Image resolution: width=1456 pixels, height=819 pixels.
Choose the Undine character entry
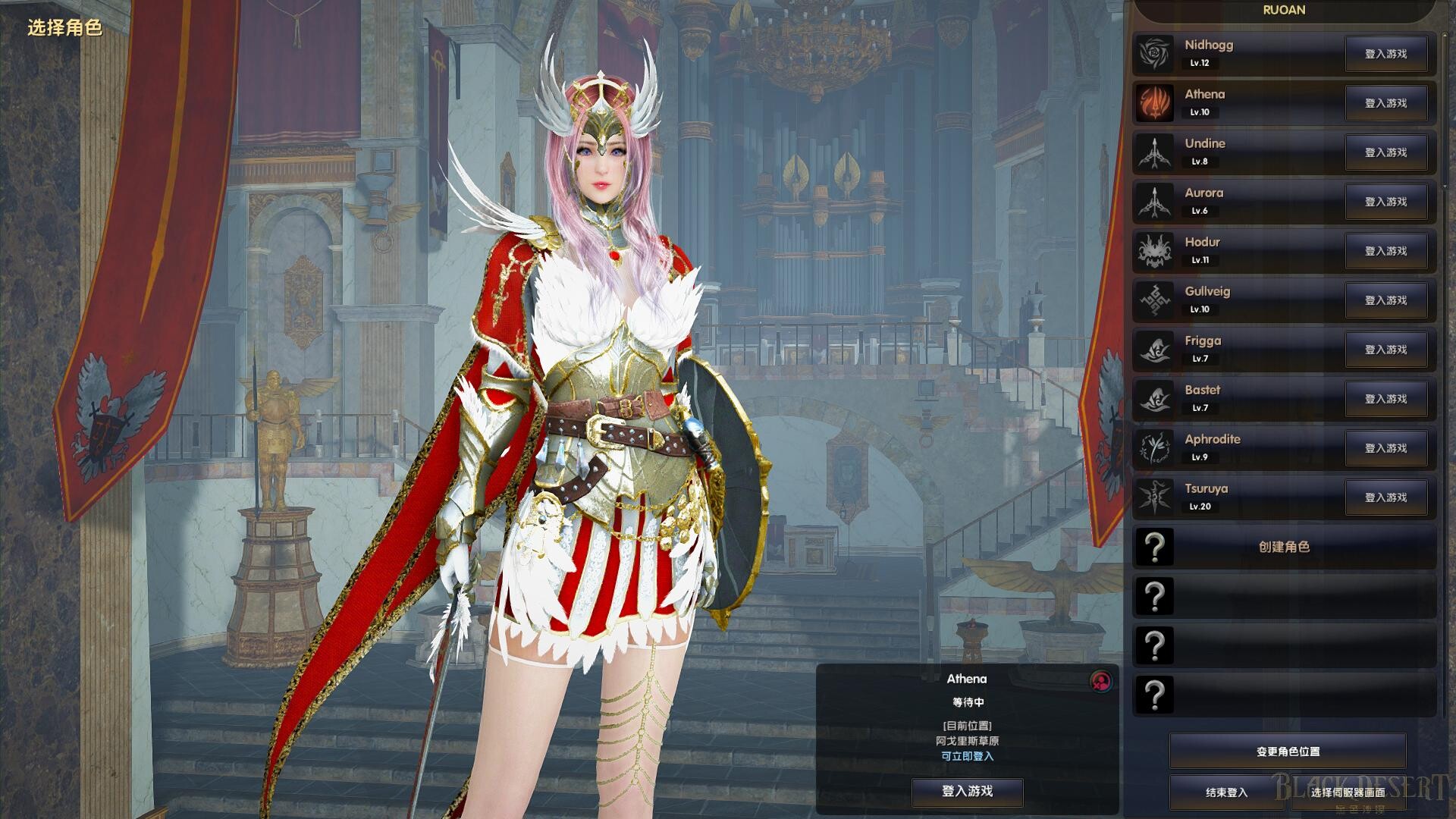pos(1236,152)
